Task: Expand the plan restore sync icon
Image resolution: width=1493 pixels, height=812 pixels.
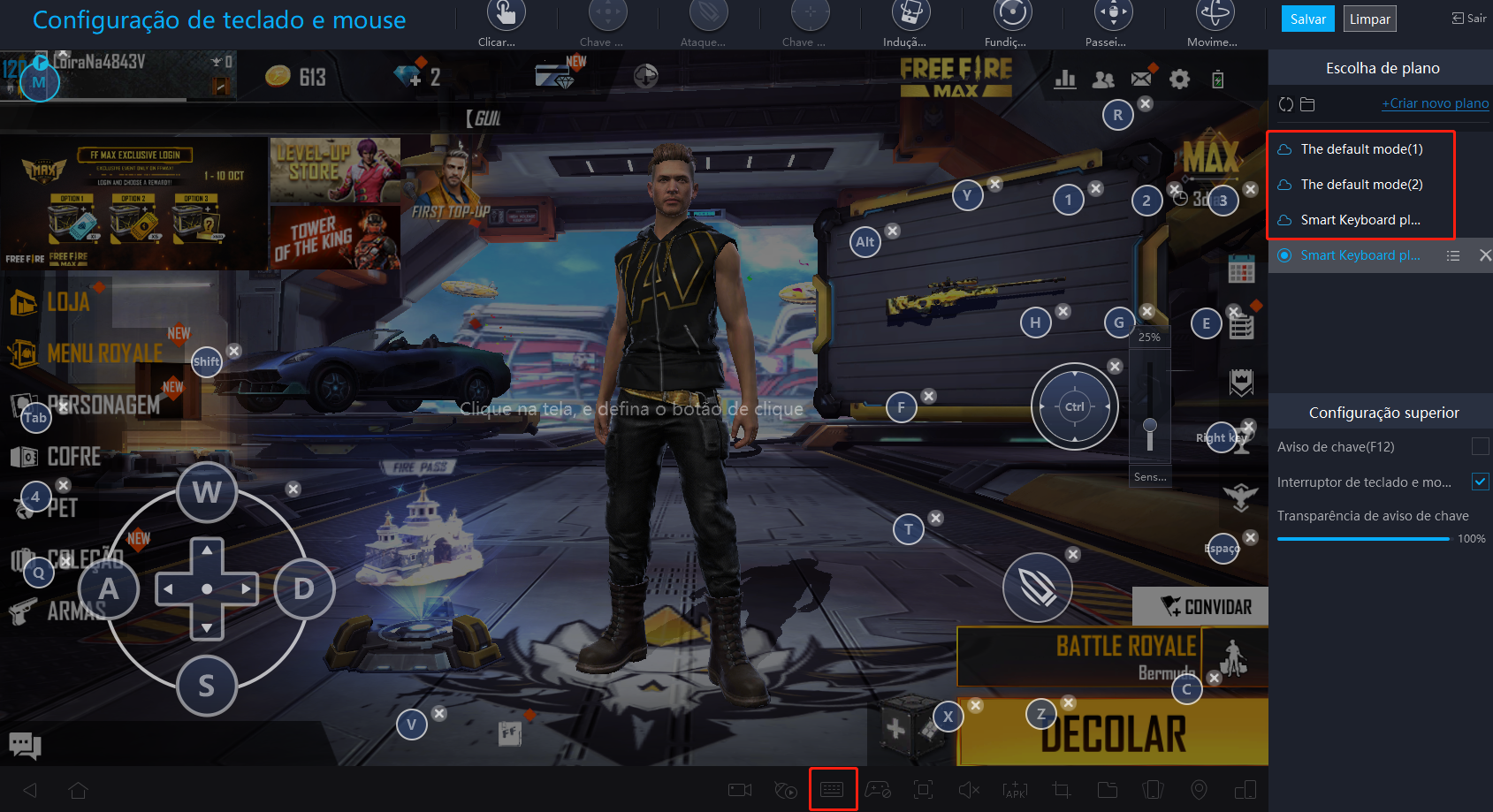Action: 1285,103
